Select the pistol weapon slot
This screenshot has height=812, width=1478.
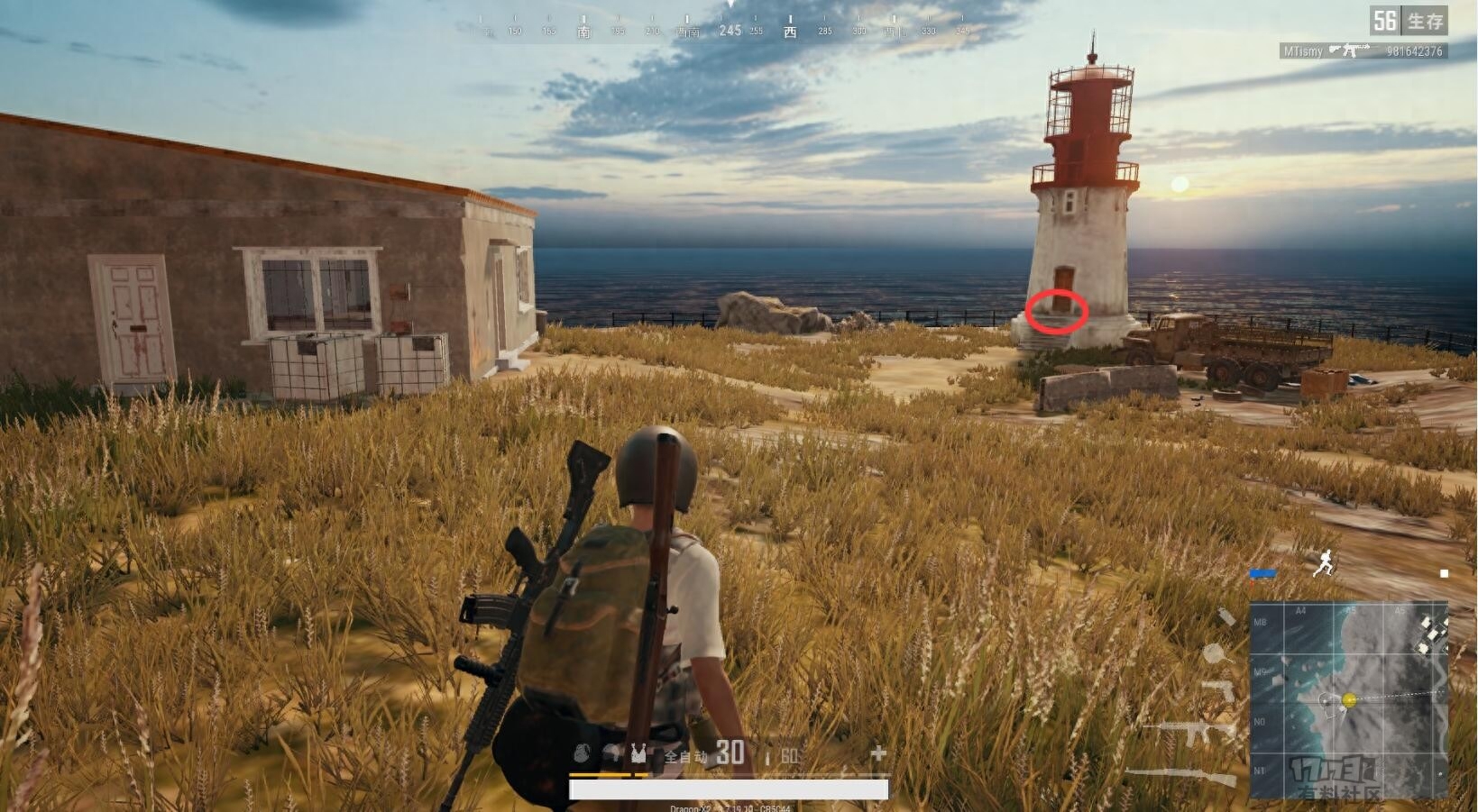point(1219,691)
